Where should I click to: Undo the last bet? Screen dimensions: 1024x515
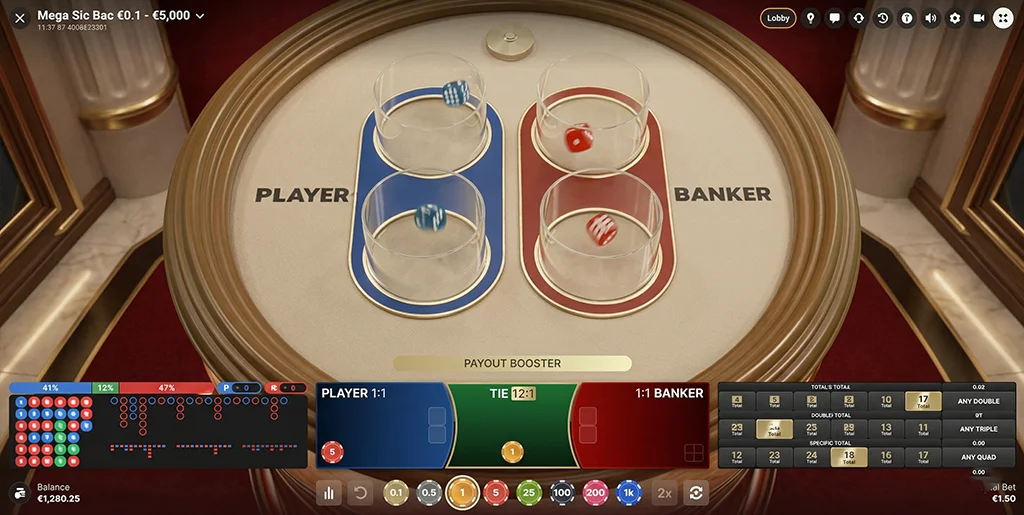(x=362, y=492)
